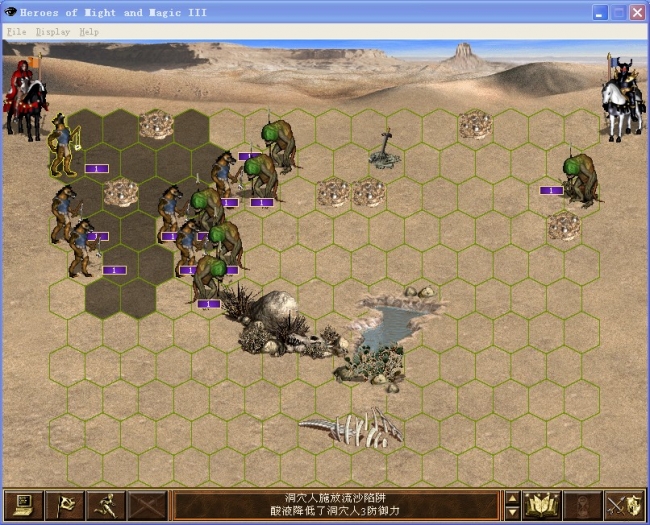The image size is (650, 525).
Task: Surrender with the white flag button
Action: (x=66, y=505)
